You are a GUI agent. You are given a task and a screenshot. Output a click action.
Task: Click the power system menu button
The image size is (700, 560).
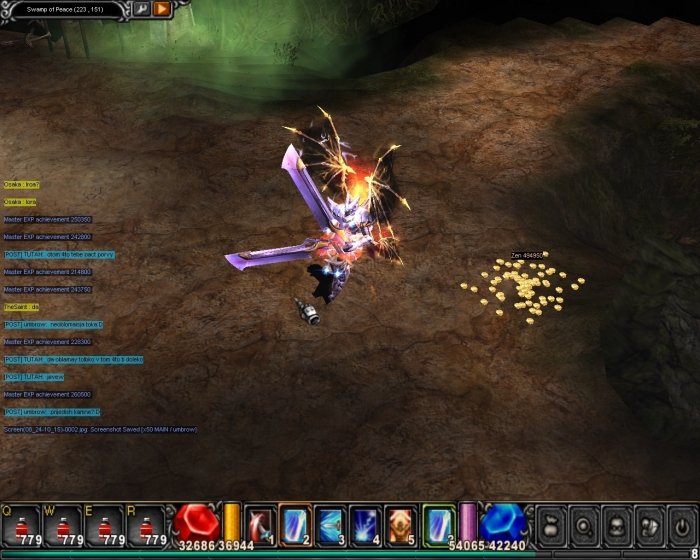pos(682,524)
